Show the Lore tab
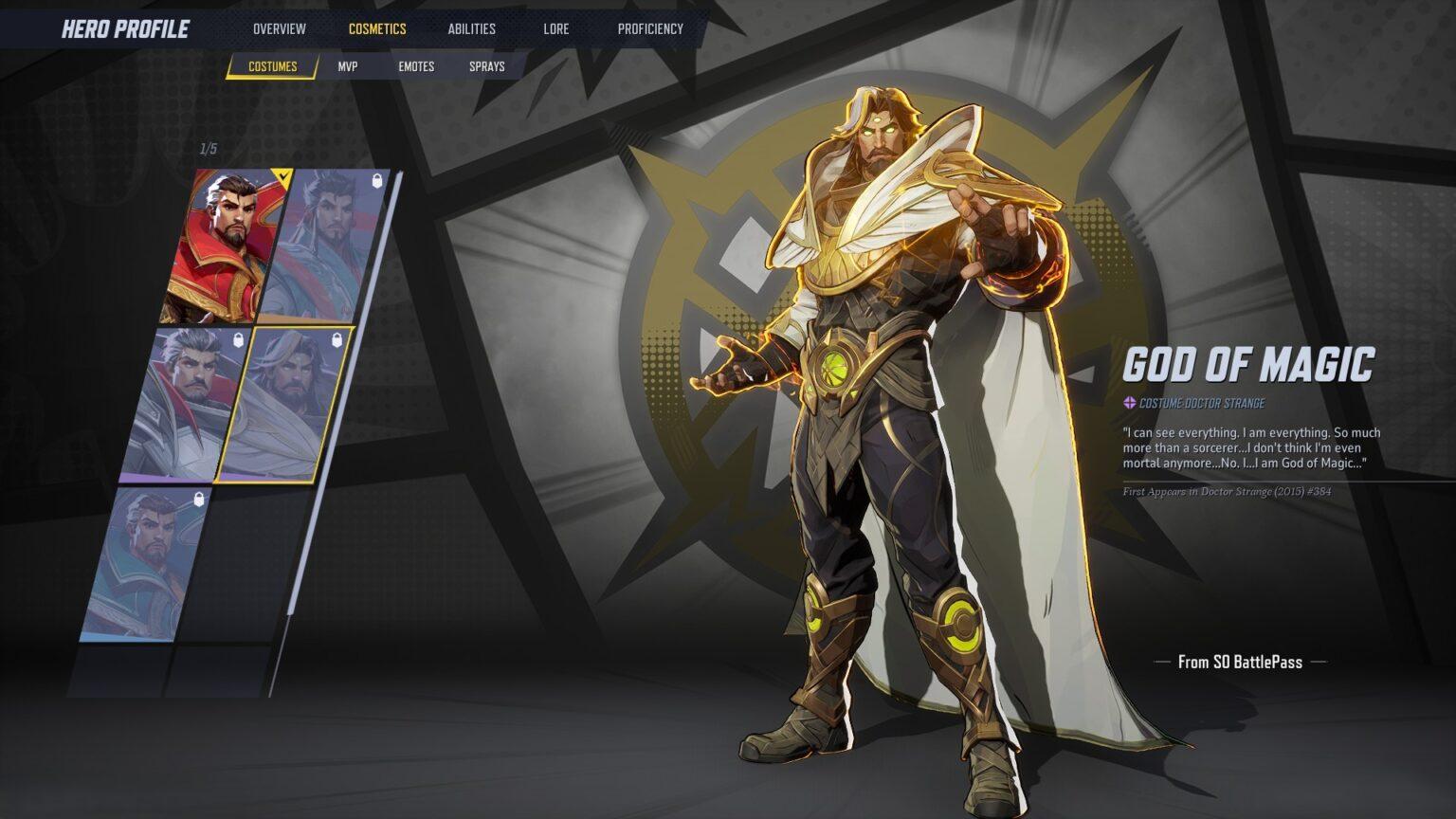This screenshot has width=1456, height=819. [555, 28]
